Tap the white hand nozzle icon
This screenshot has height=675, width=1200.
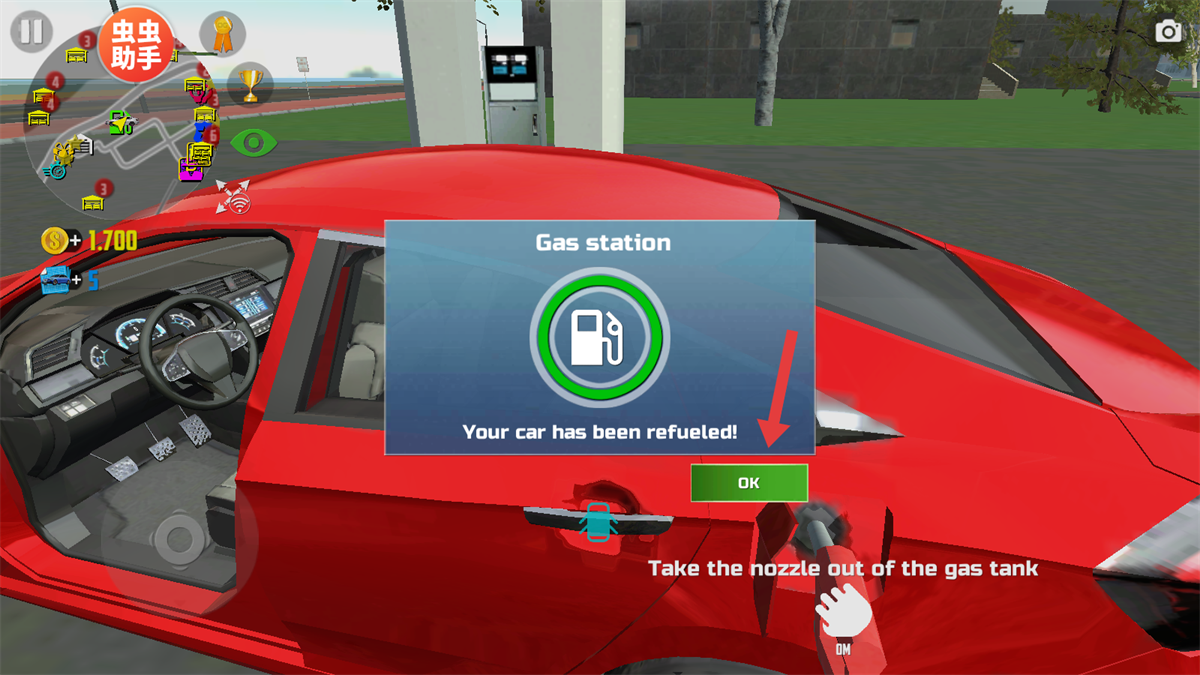(842, 610)
